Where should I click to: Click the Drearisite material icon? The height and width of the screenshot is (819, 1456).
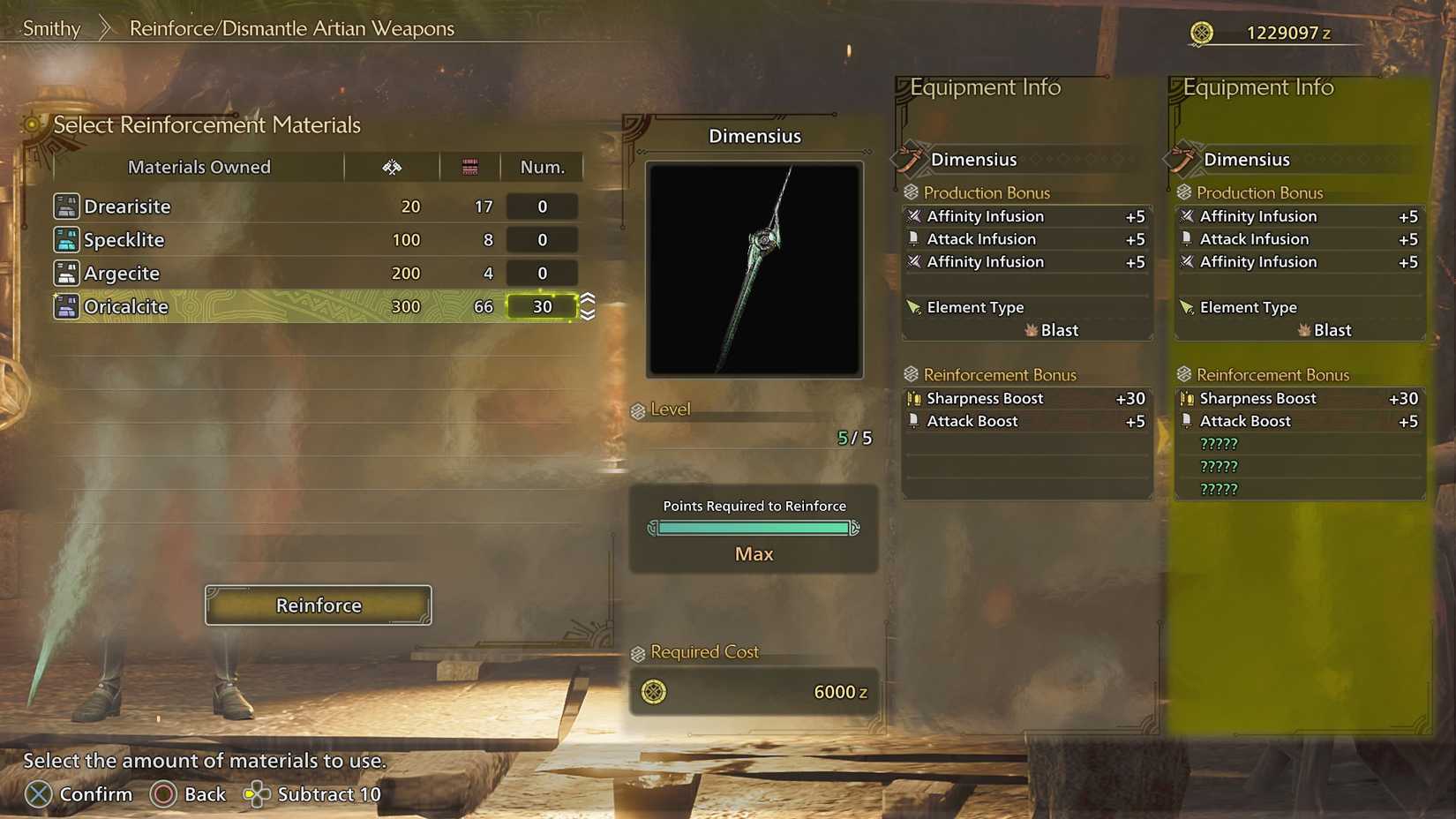click(x=65, y=206)
